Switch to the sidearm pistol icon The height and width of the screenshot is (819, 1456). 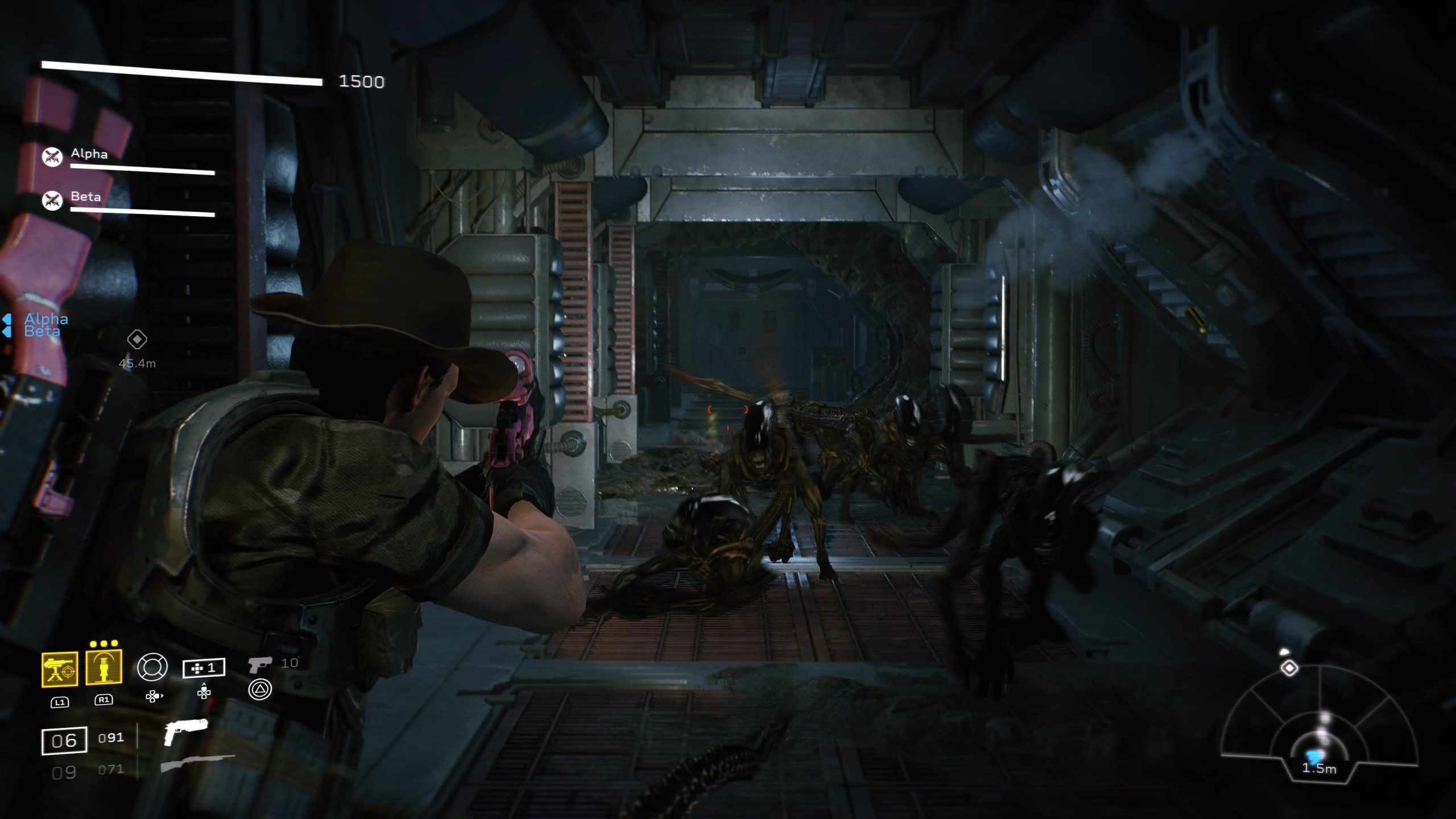[x=260, y=664]
